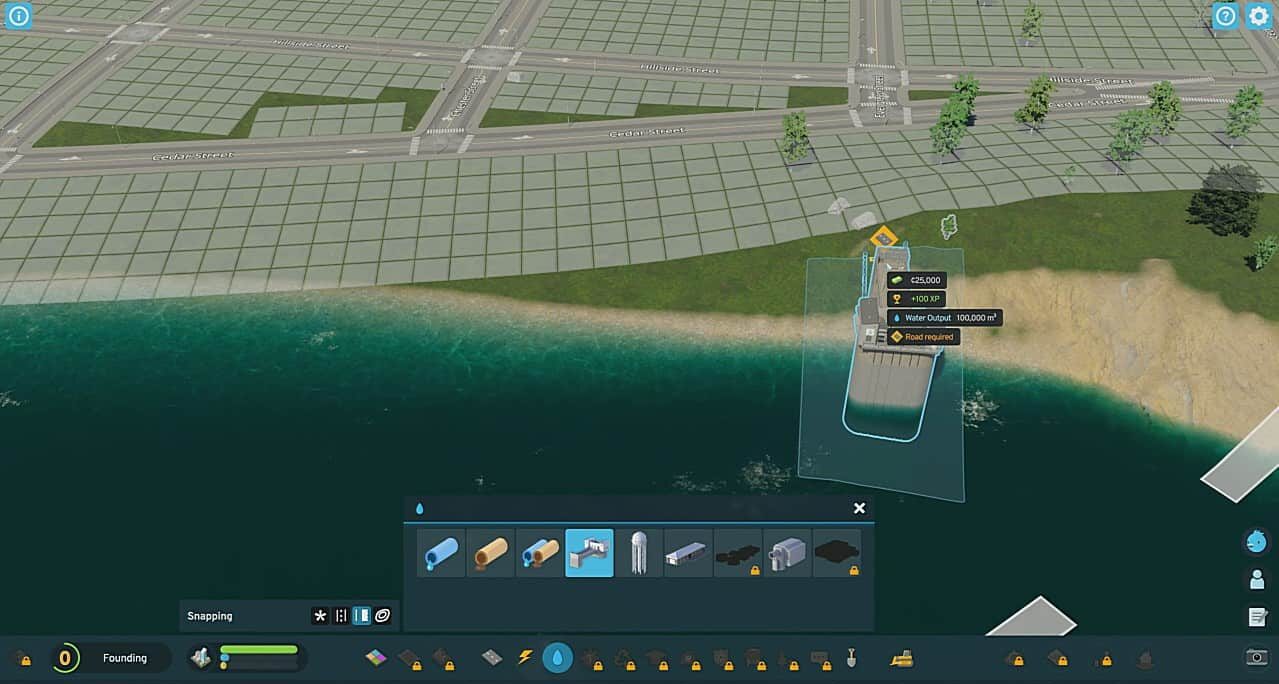Close the water build menu
Screen dimensions: 1279x684
point(859,508)
